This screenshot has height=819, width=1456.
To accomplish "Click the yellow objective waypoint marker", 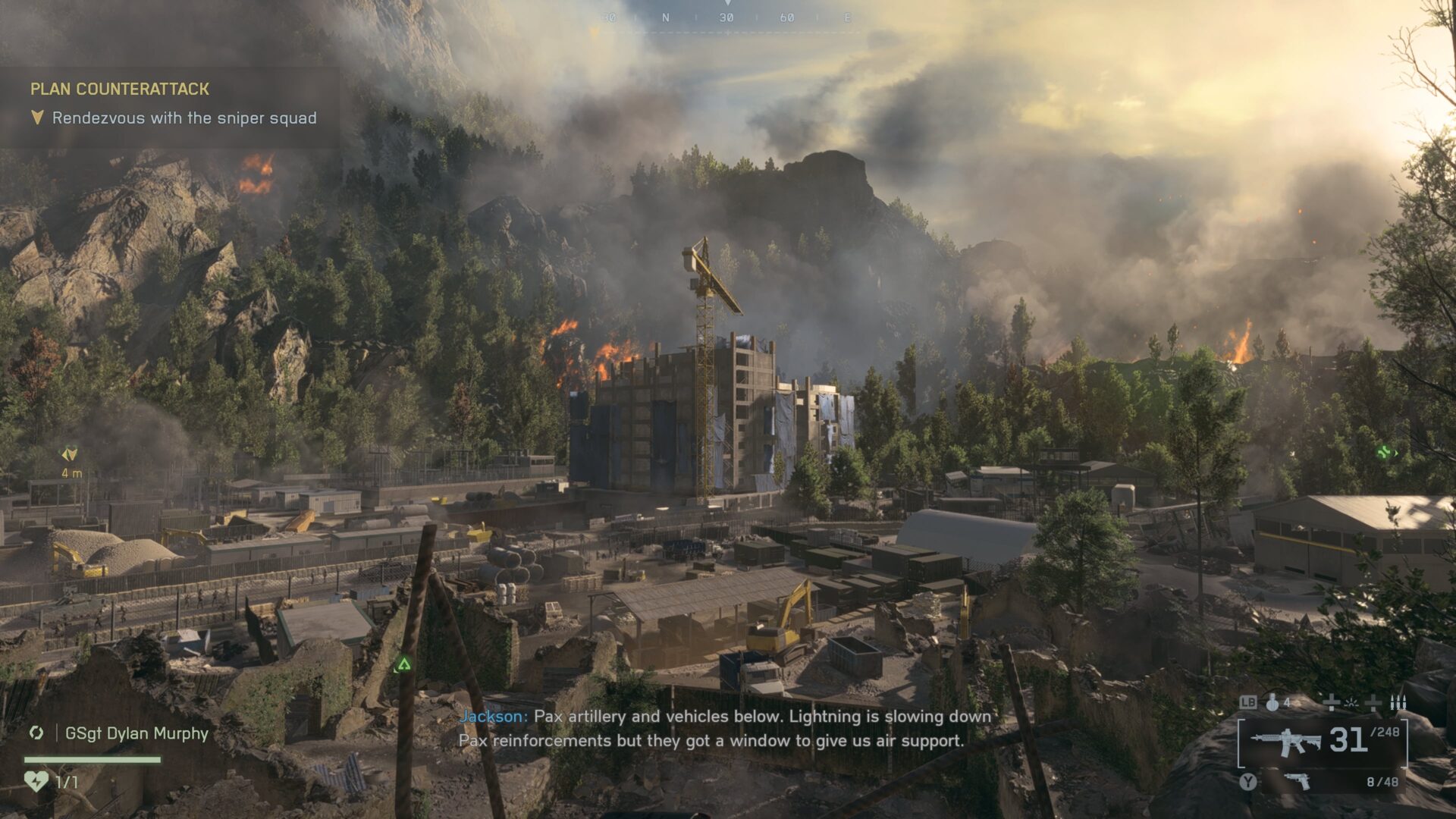I will 69,454.
